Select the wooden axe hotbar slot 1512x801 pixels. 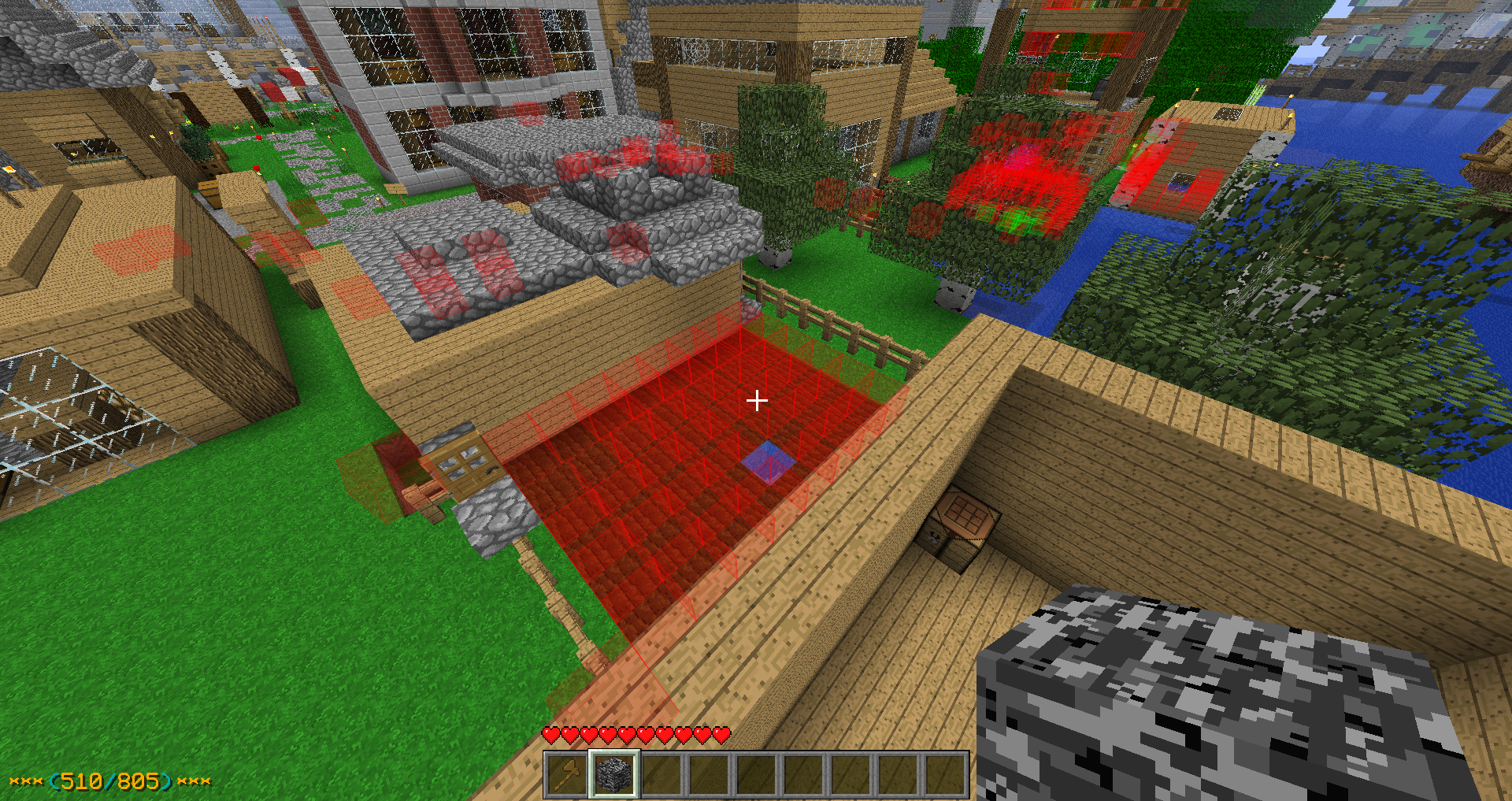[567, 775]
